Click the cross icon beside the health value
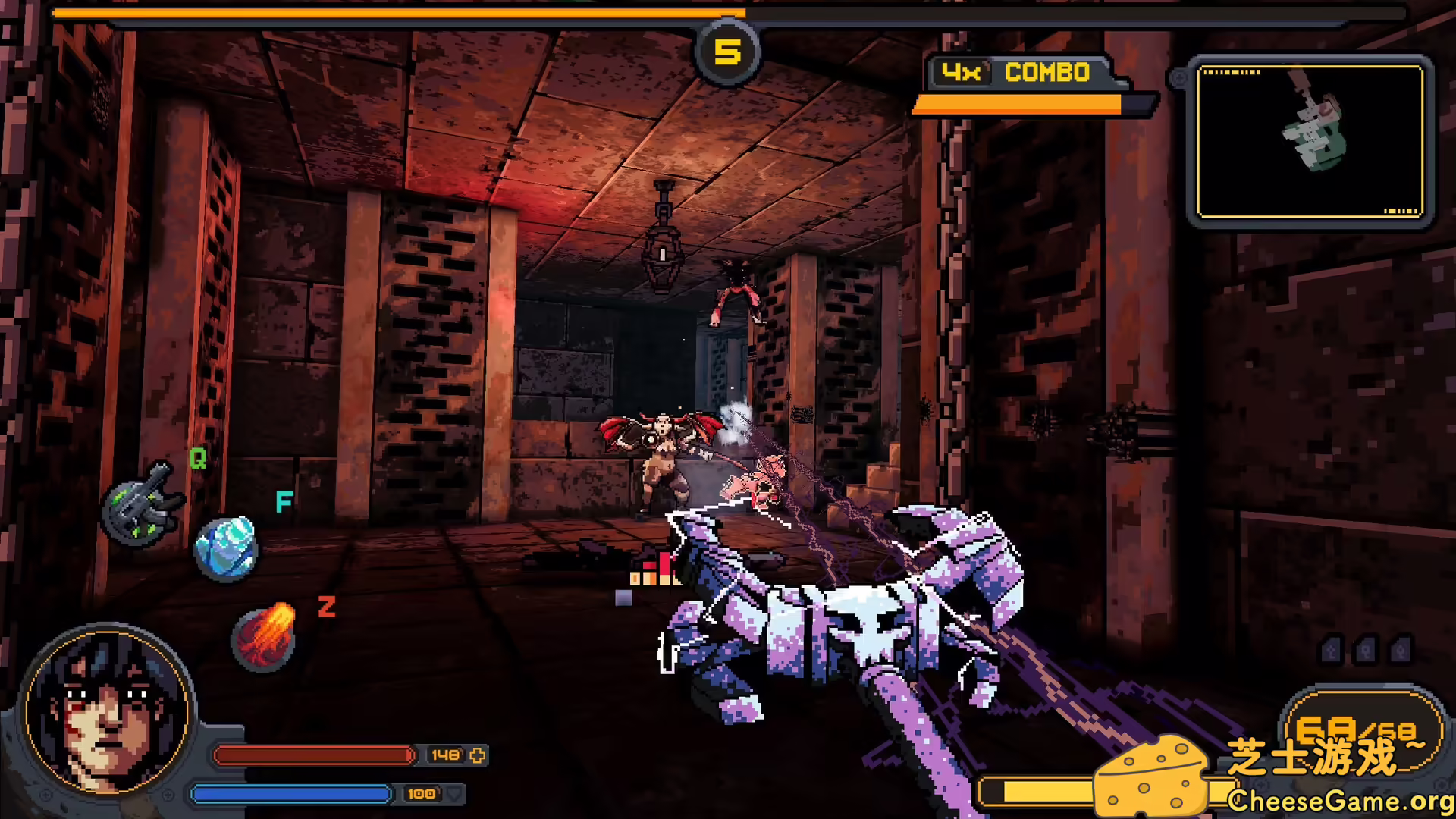 [476, 755]
